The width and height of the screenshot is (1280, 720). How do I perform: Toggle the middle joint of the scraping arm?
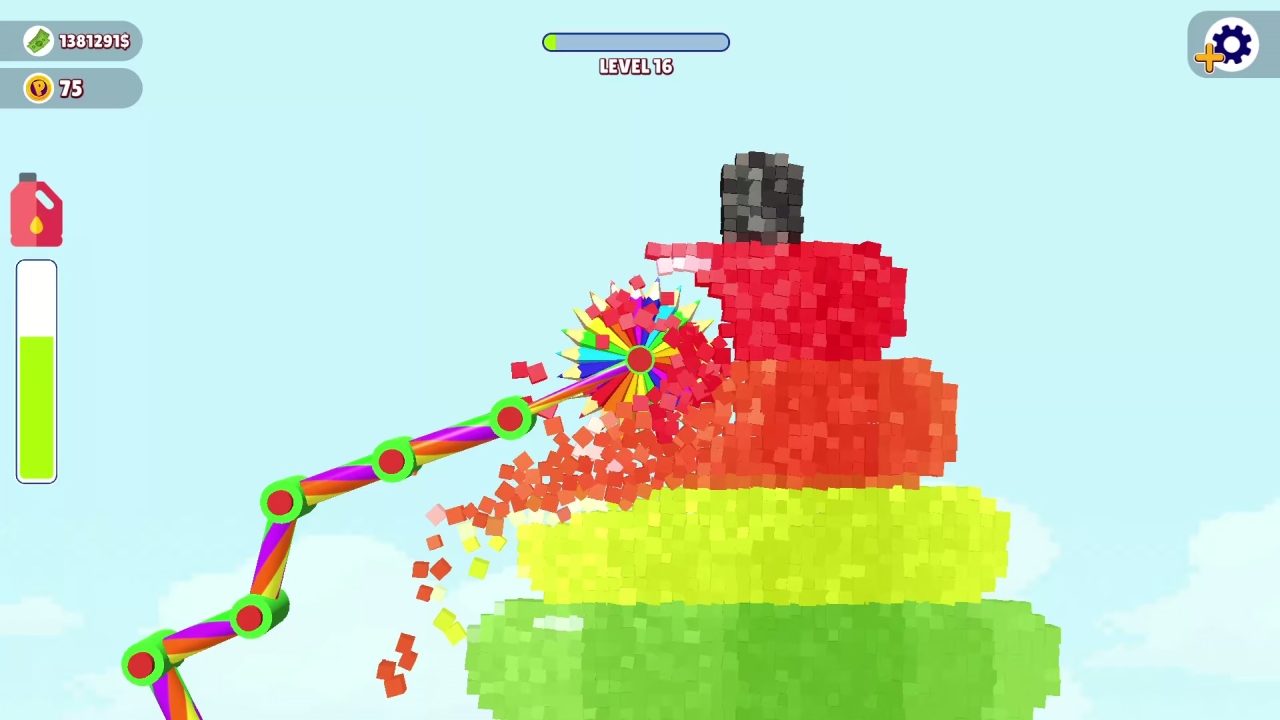click(x=393, y=459)
